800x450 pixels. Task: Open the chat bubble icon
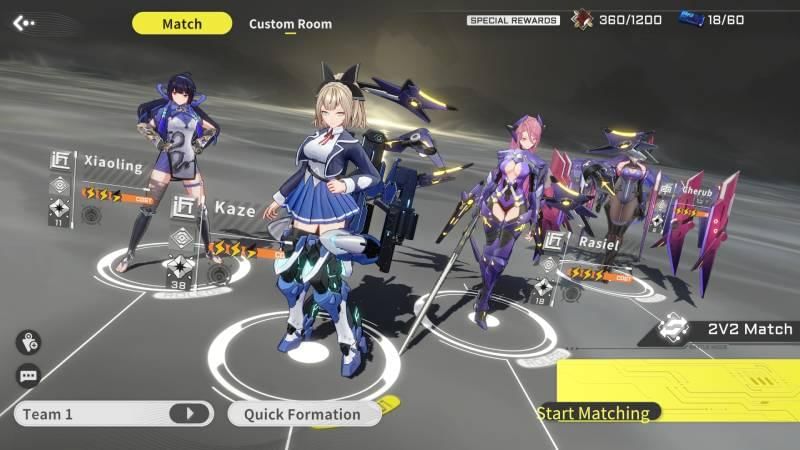(28, 376)
